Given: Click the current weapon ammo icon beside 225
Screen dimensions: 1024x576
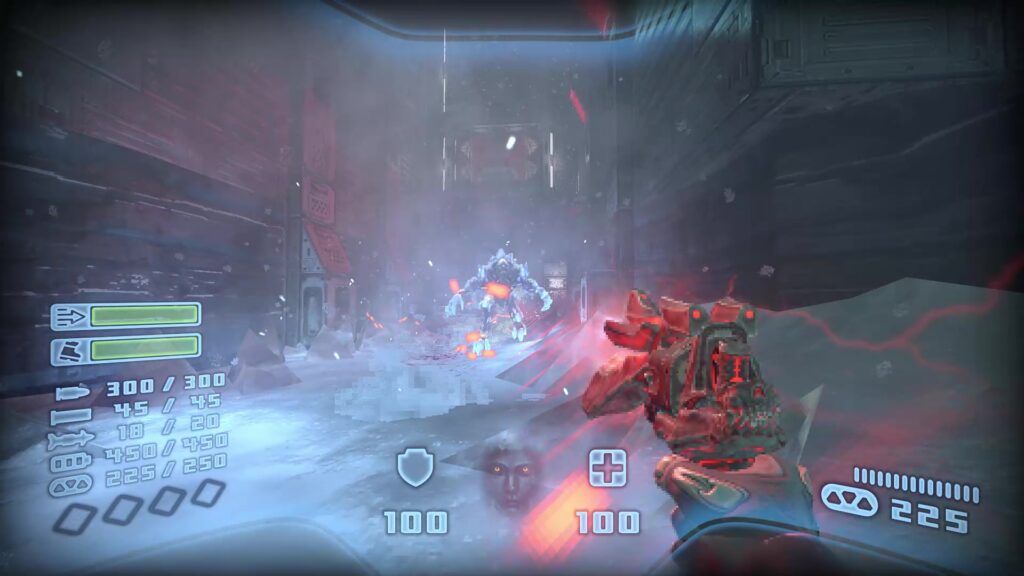Looking at the screenshot, I should coord(848,499).
